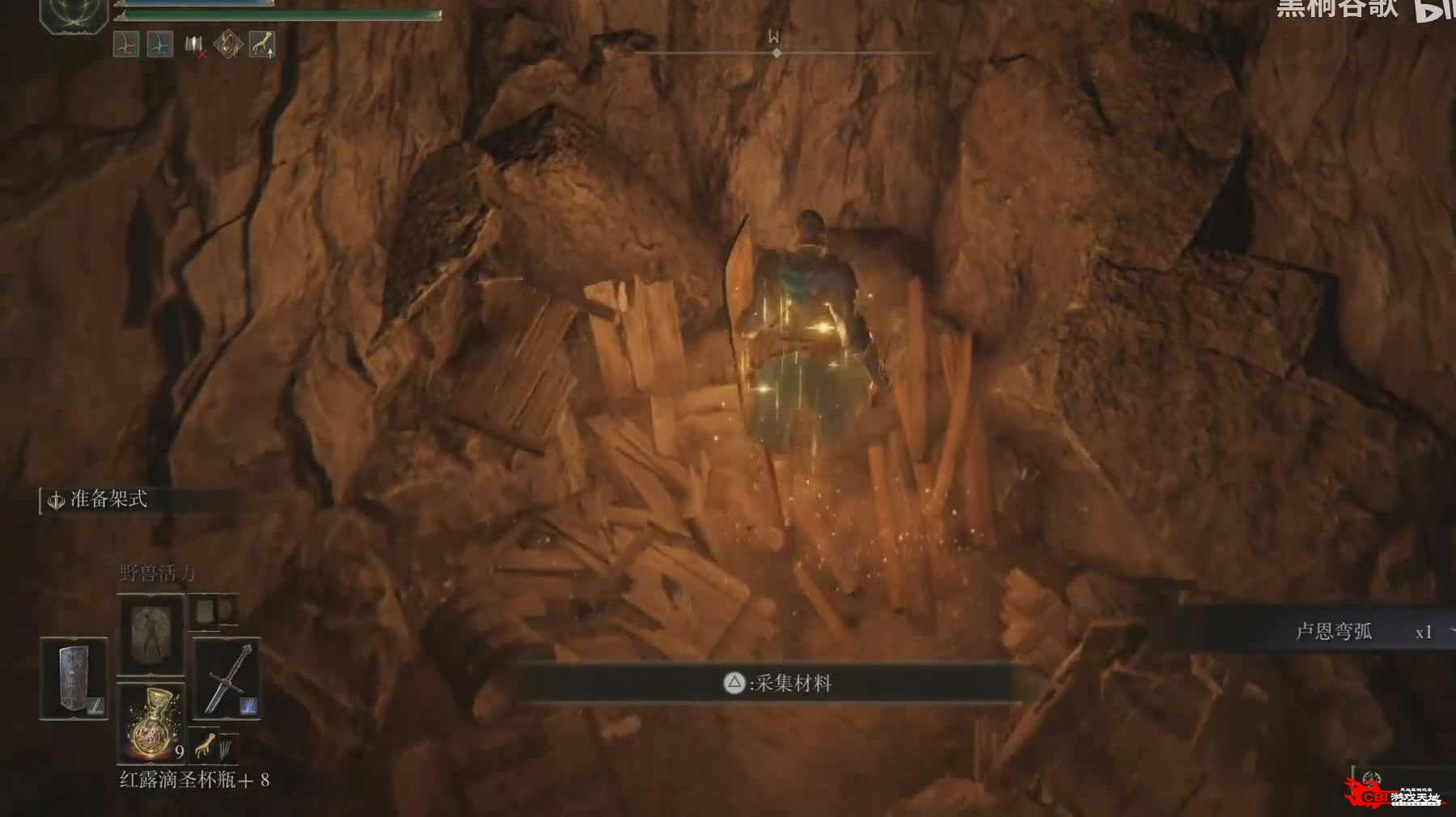
Task: Select the equipped sword slot
Action: pyautogui.click(x=226, y=678)
